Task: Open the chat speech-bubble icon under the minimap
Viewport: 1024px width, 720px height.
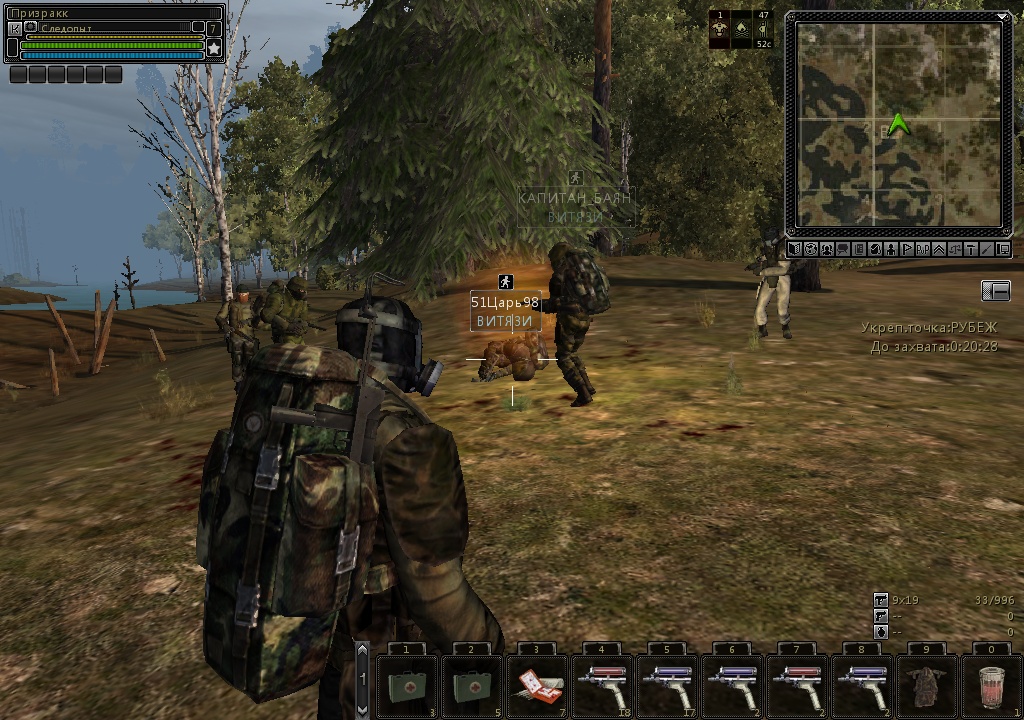Action: (x=843, y=249)
